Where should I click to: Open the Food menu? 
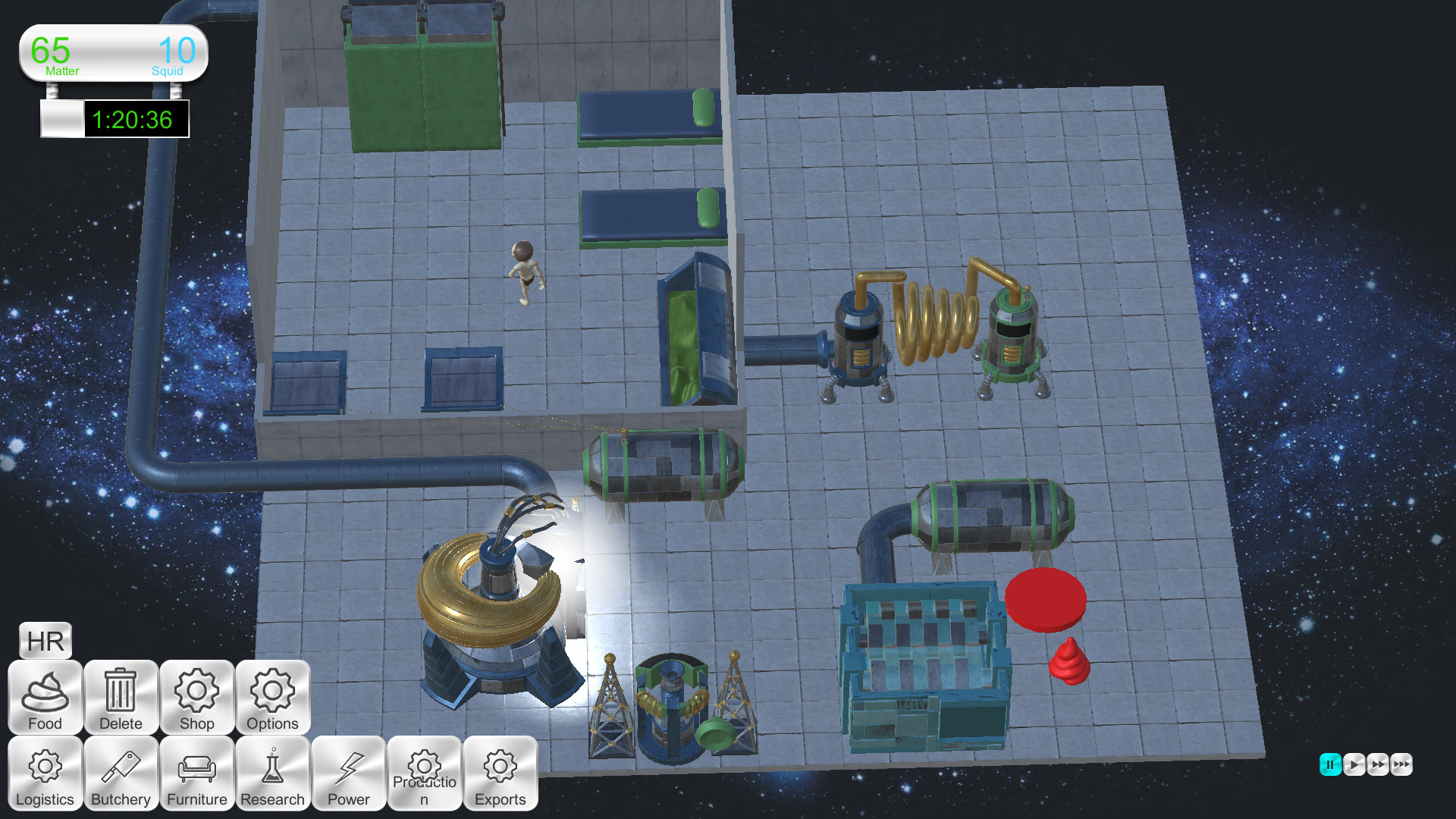[x=45, y=698]
